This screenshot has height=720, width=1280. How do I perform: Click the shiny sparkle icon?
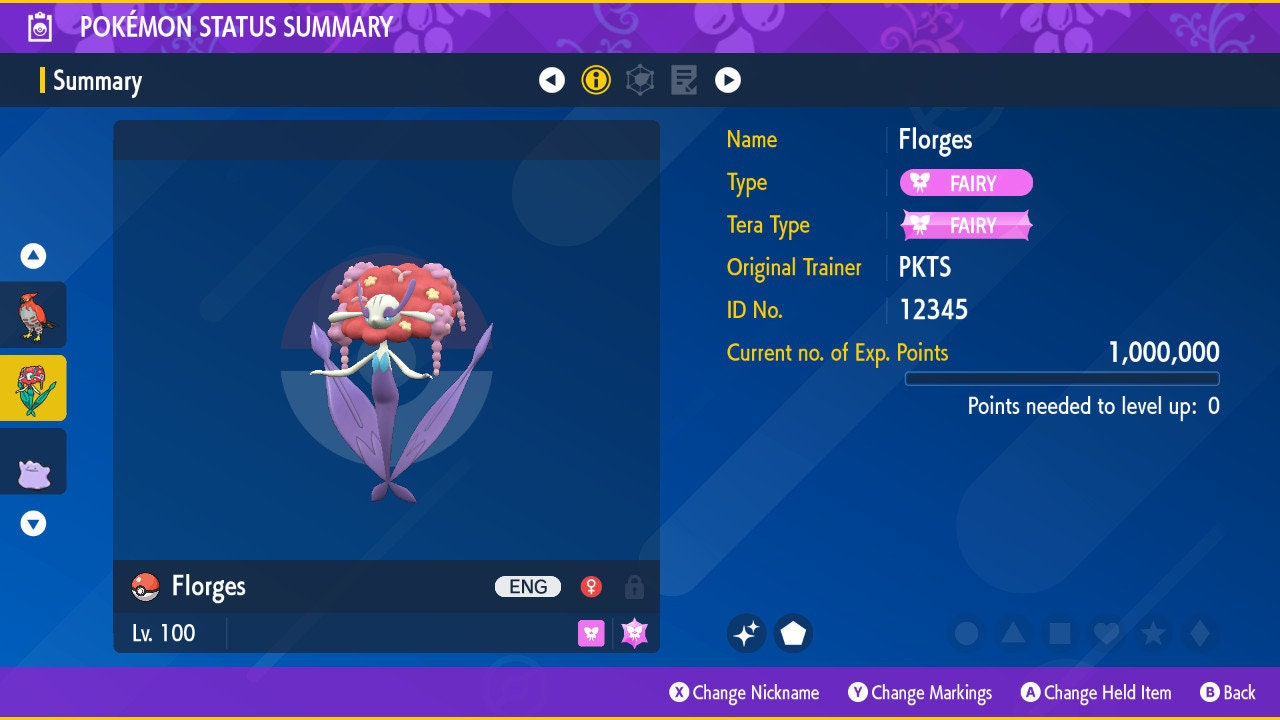pyautogui.click(x=746, y=633)
